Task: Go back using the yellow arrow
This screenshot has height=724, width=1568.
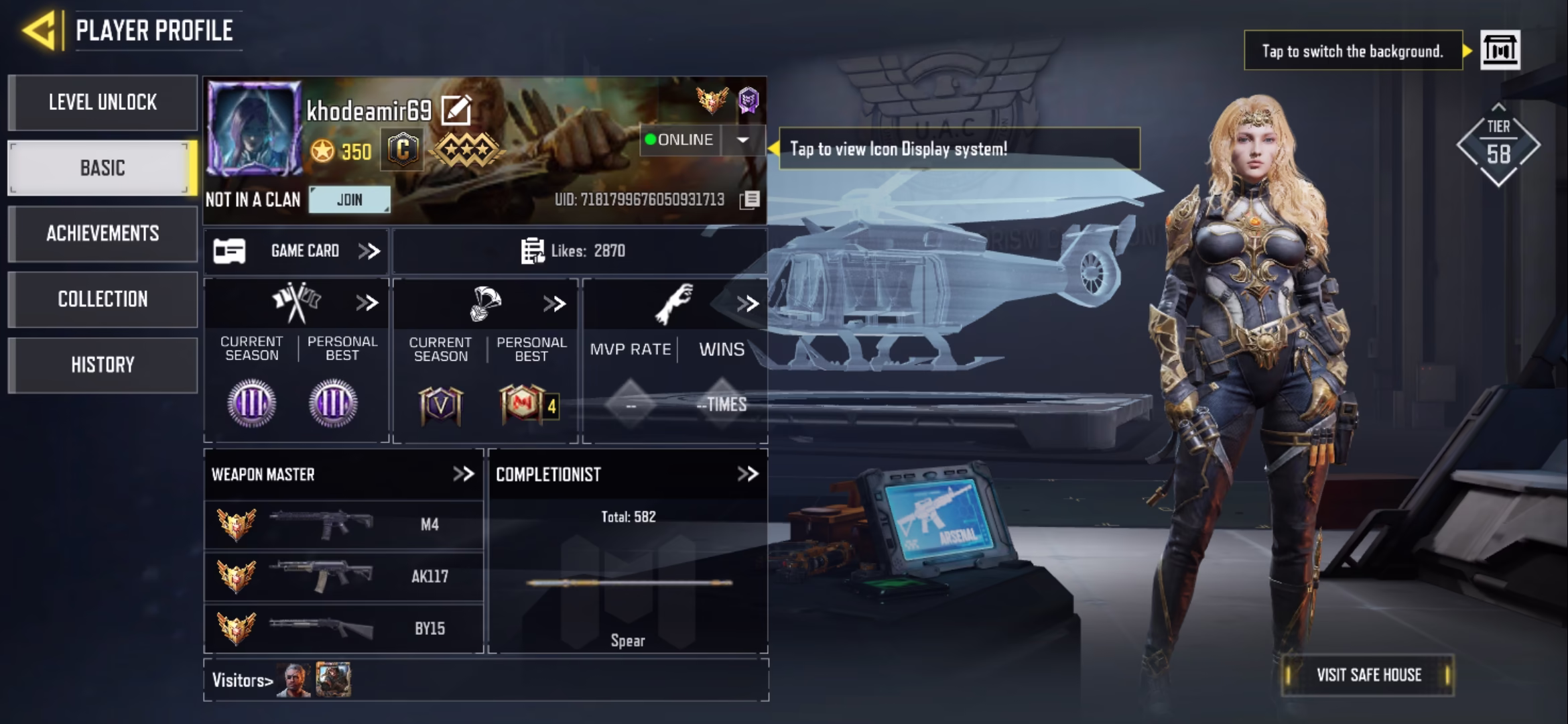Action: 39,30
